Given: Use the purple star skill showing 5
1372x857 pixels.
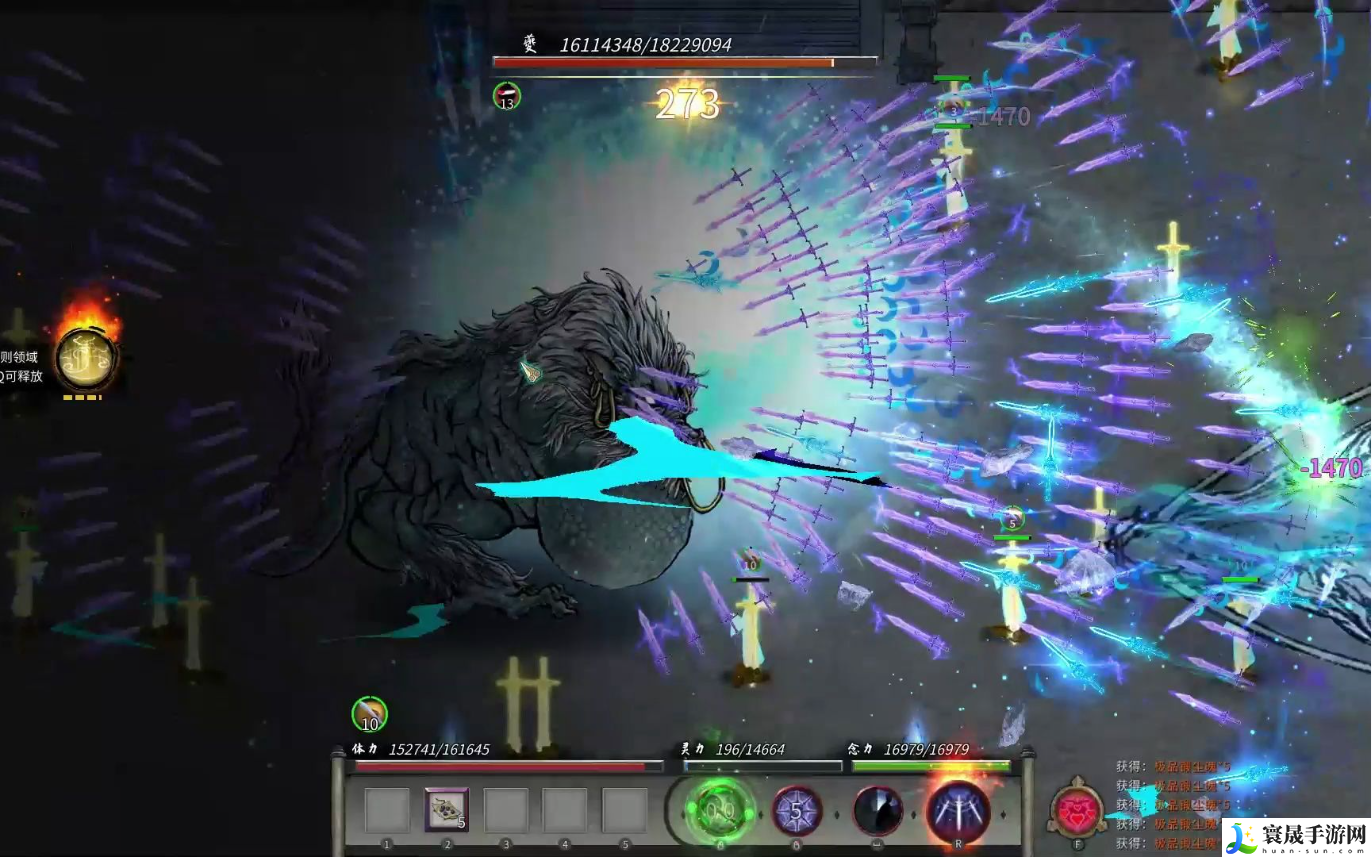Looking at the screenshot, I should 797,811.
